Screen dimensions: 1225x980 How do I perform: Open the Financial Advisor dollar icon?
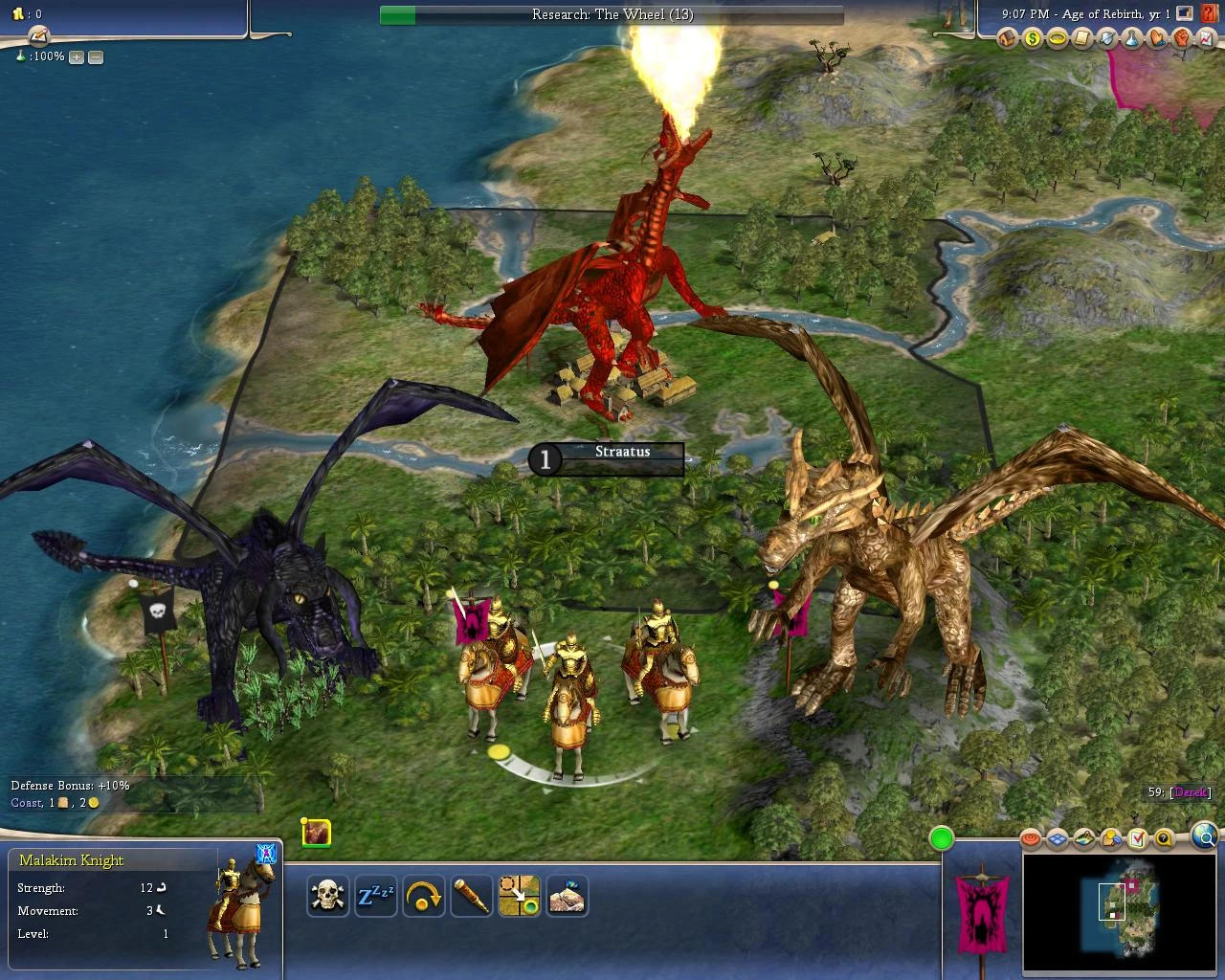(x=1032, y=38)
